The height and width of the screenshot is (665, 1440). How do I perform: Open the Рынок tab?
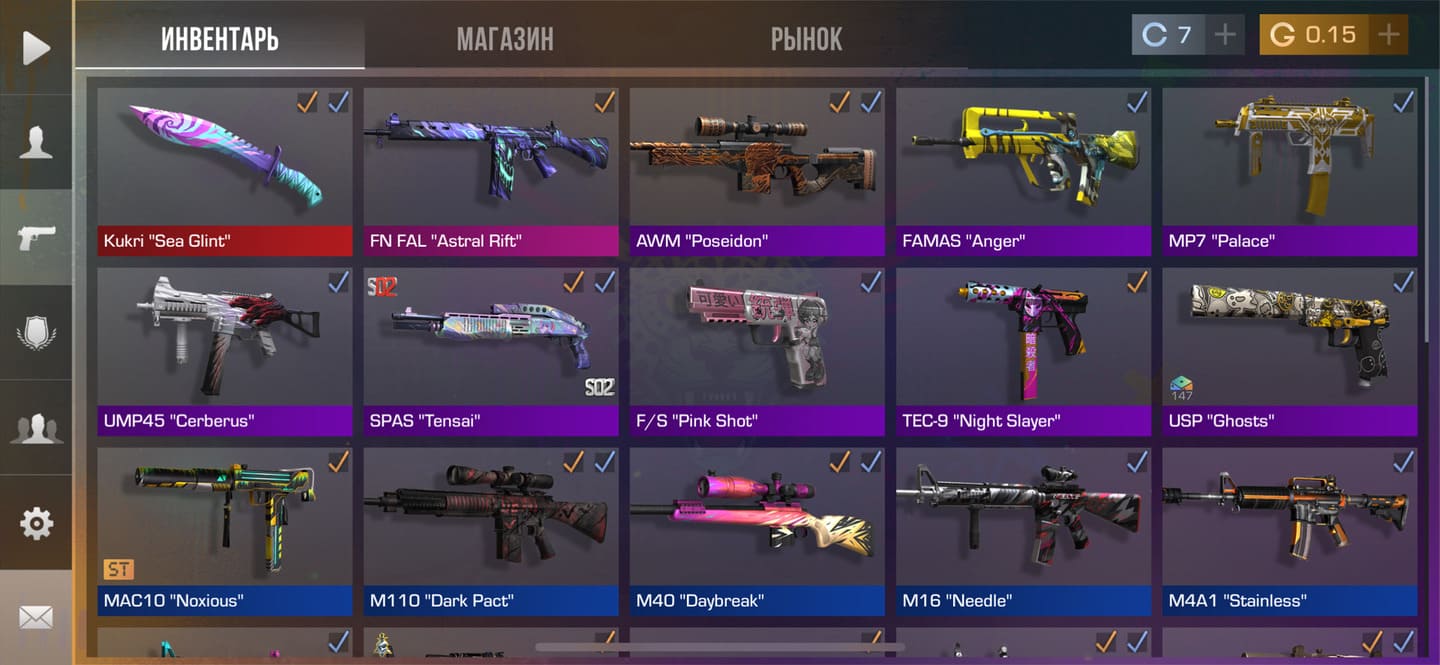(806, 39)
